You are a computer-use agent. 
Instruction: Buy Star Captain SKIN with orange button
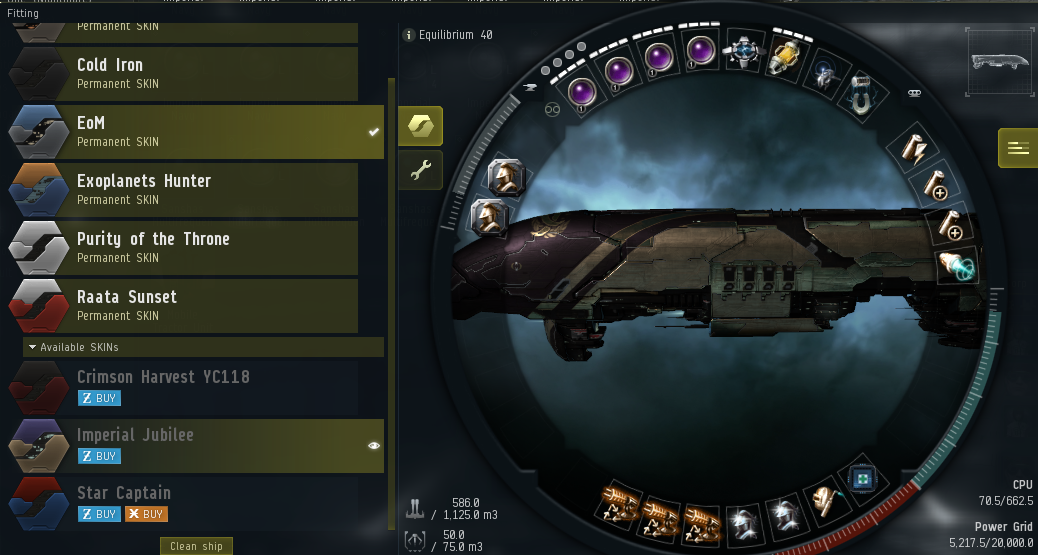click(146, 514)
